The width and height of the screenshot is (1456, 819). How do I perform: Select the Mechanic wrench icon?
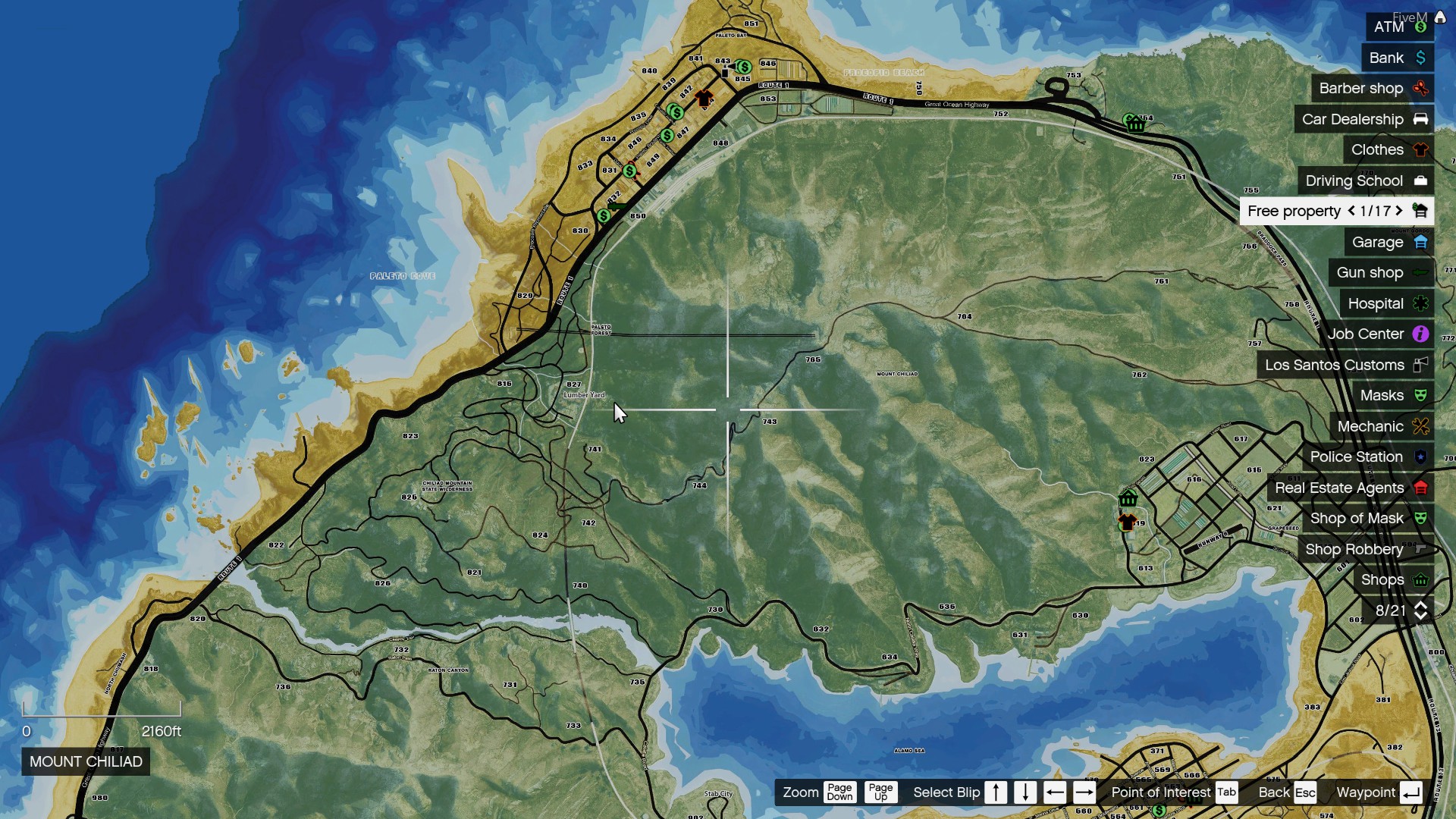1420,426
